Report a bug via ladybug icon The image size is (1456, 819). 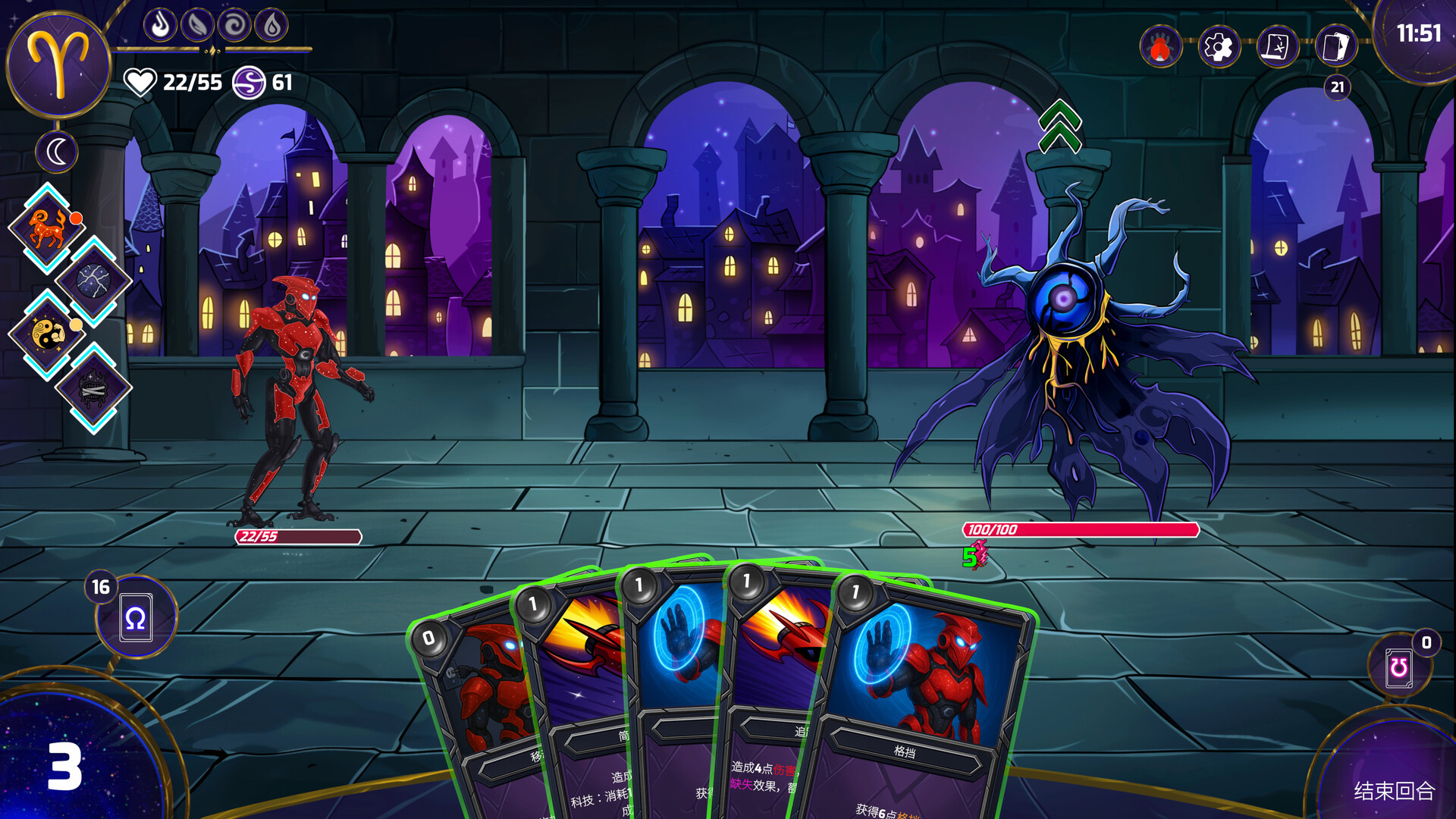coord(1160,47)
